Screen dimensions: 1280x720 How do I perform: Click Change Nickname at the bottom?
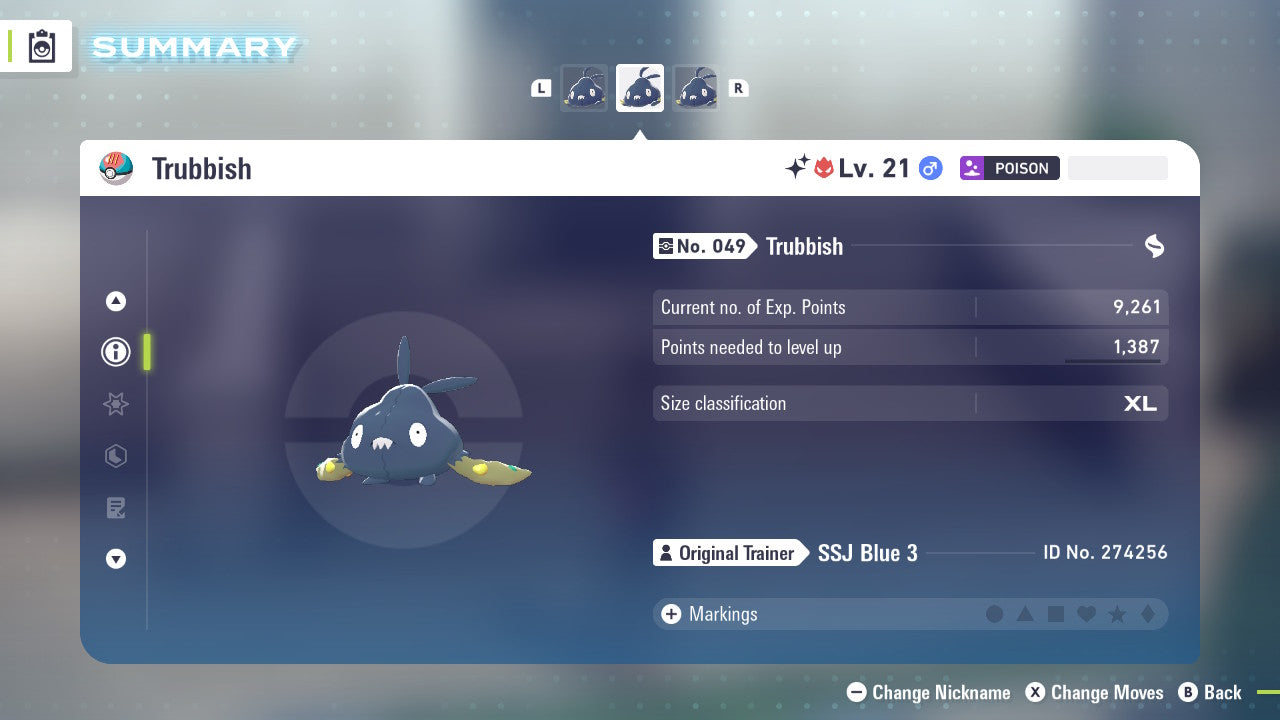point(928,692)
